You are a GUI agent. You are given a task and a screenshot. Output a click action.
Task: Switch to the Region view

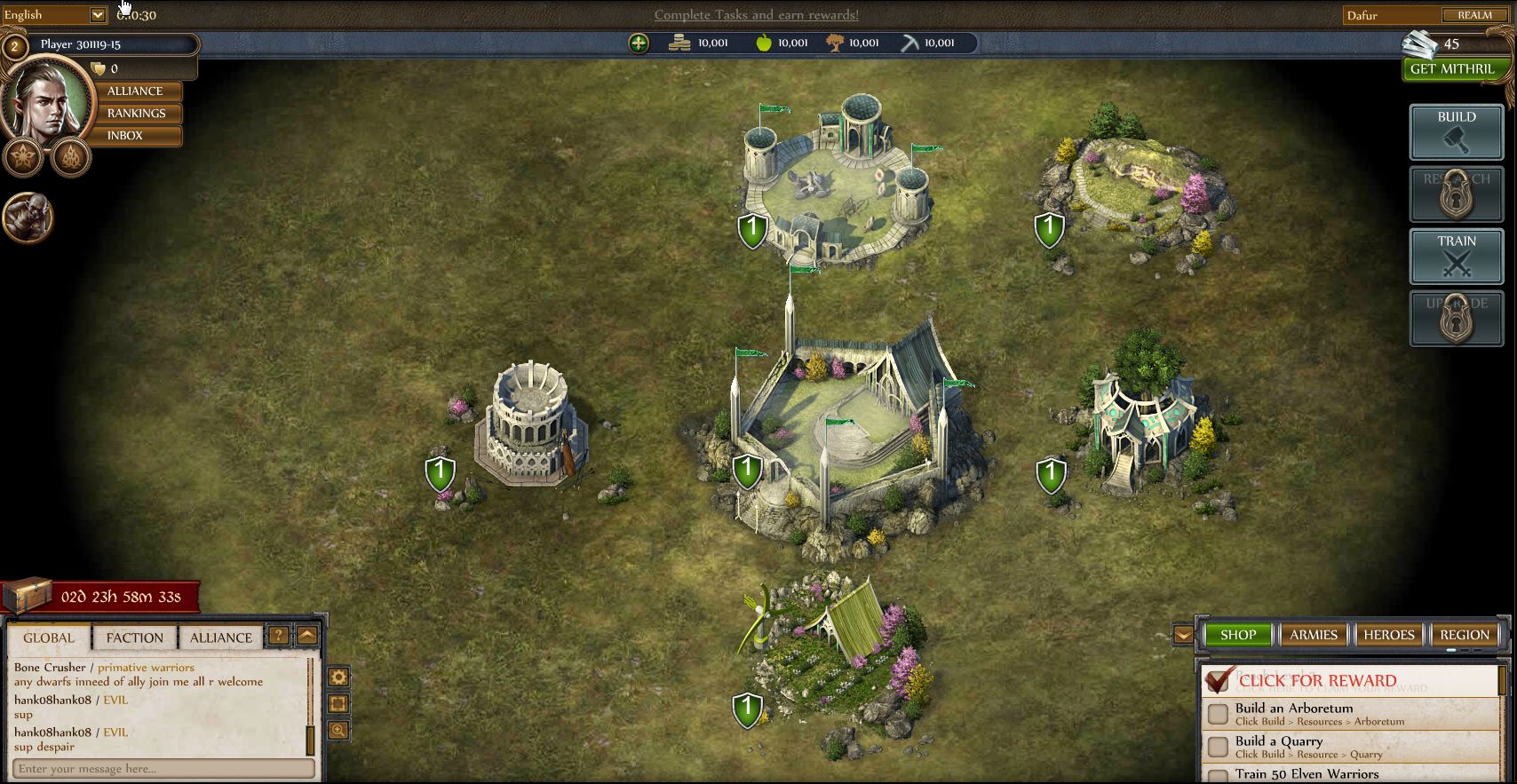(x=1464, y=635)
